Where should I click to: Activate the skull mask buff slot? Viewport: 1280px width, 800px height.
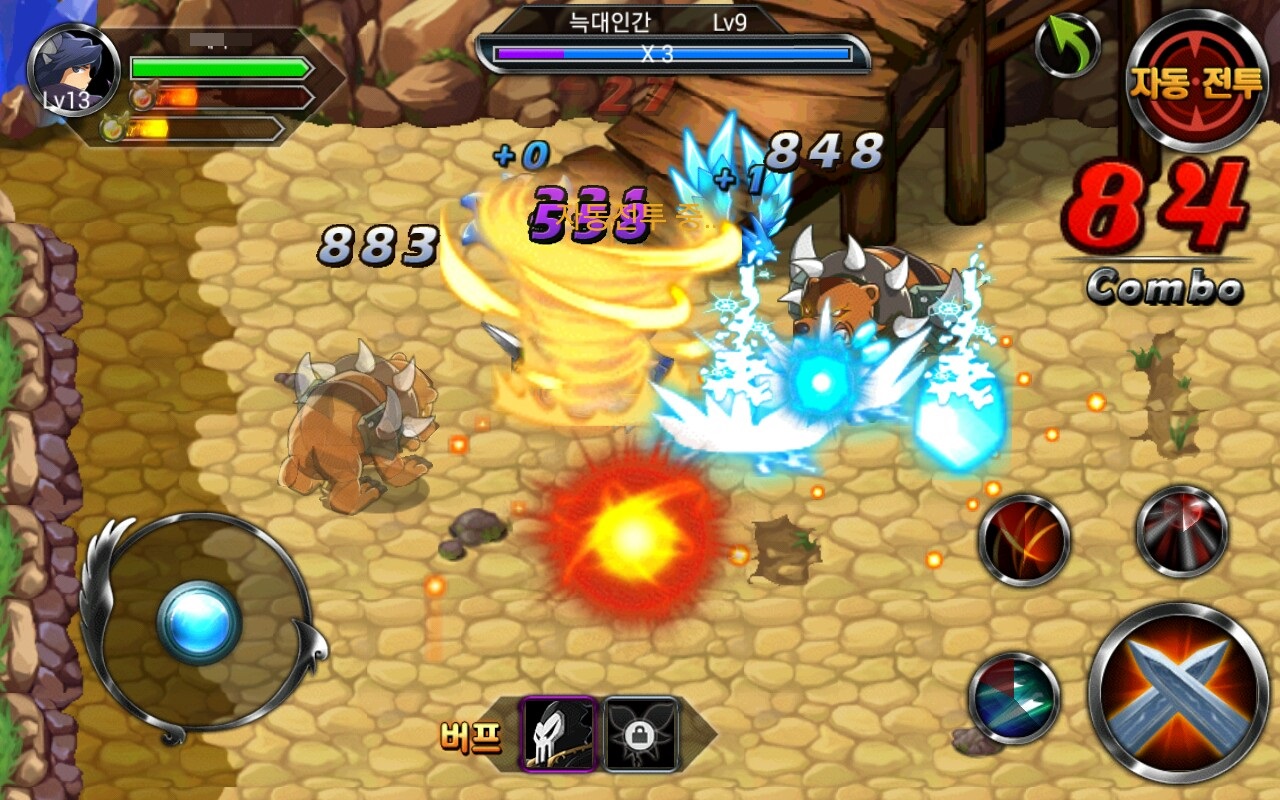[x=558, y=735]
